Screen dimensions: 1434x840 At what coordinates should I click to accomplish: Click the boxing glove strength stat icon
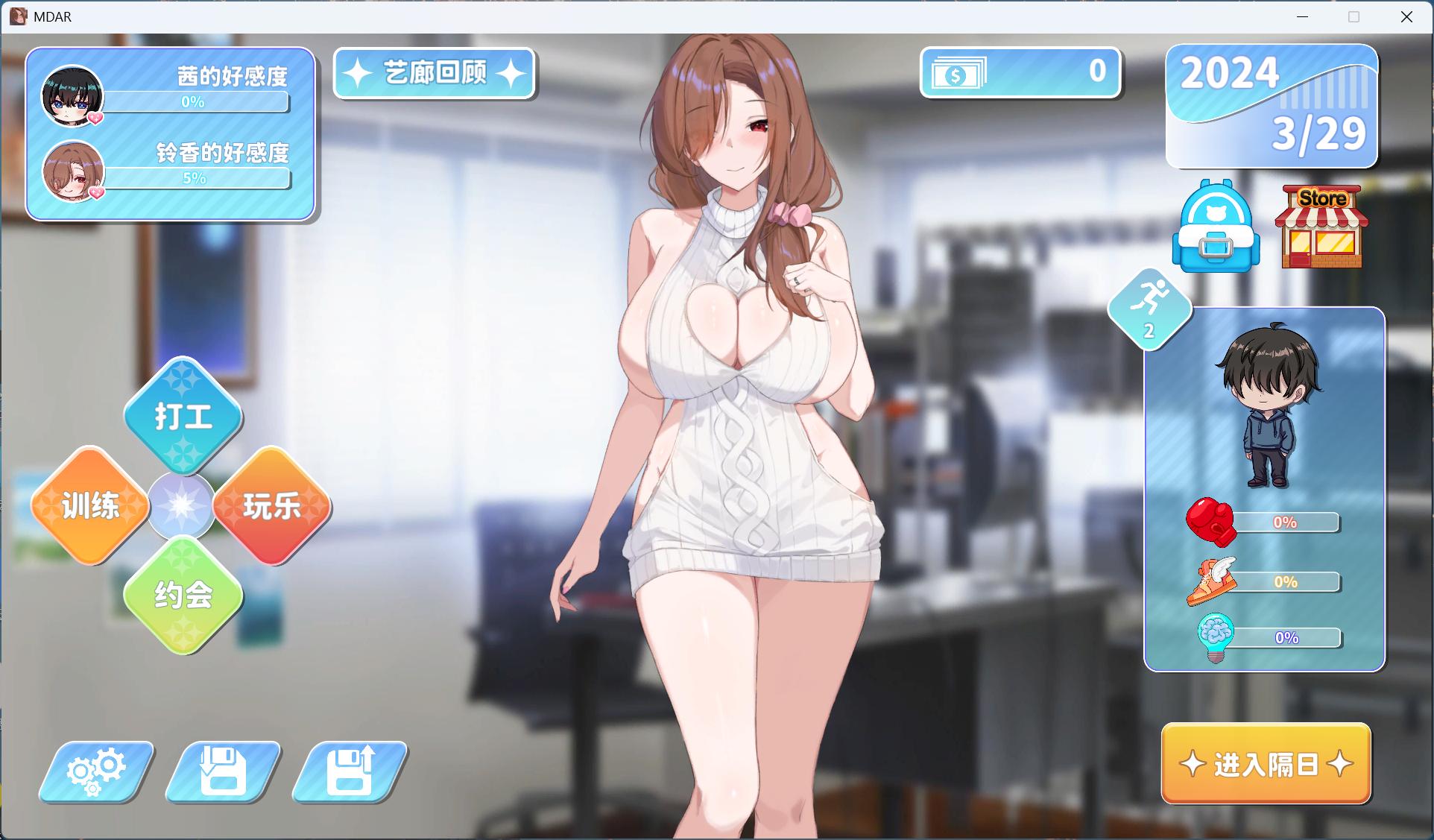pos(1212,522)
